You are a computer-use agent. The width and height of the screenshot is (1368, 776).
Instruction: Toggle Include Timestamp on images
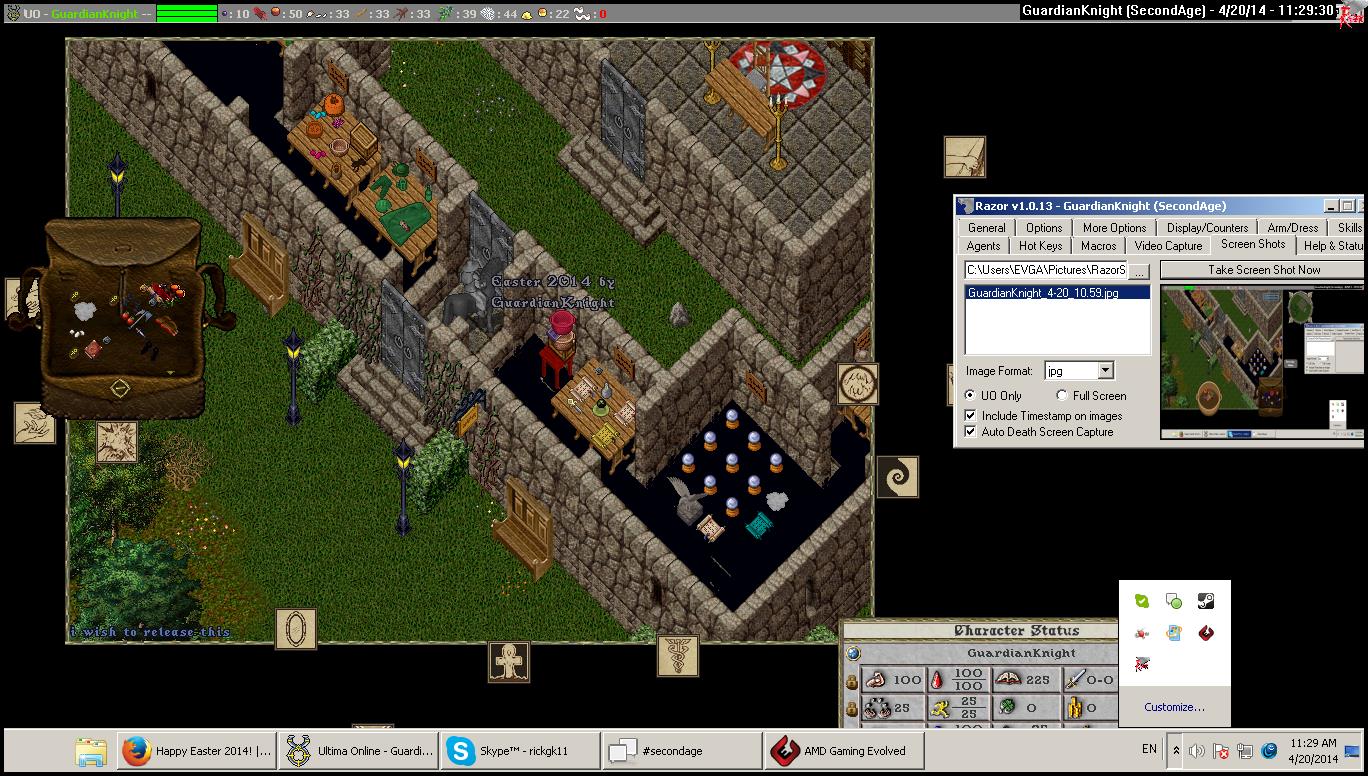(970, 416)
